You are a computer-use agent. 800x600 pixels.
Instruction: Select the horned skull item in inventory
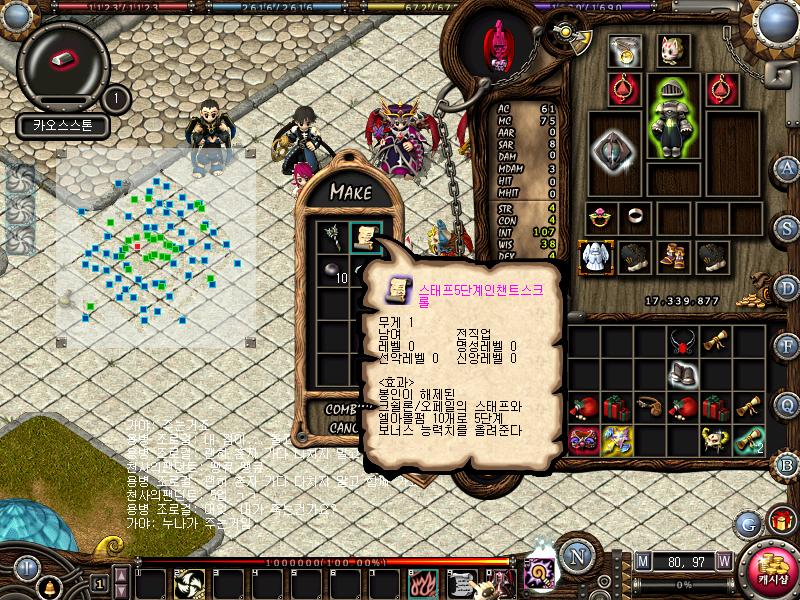click(x=713, y=438)
